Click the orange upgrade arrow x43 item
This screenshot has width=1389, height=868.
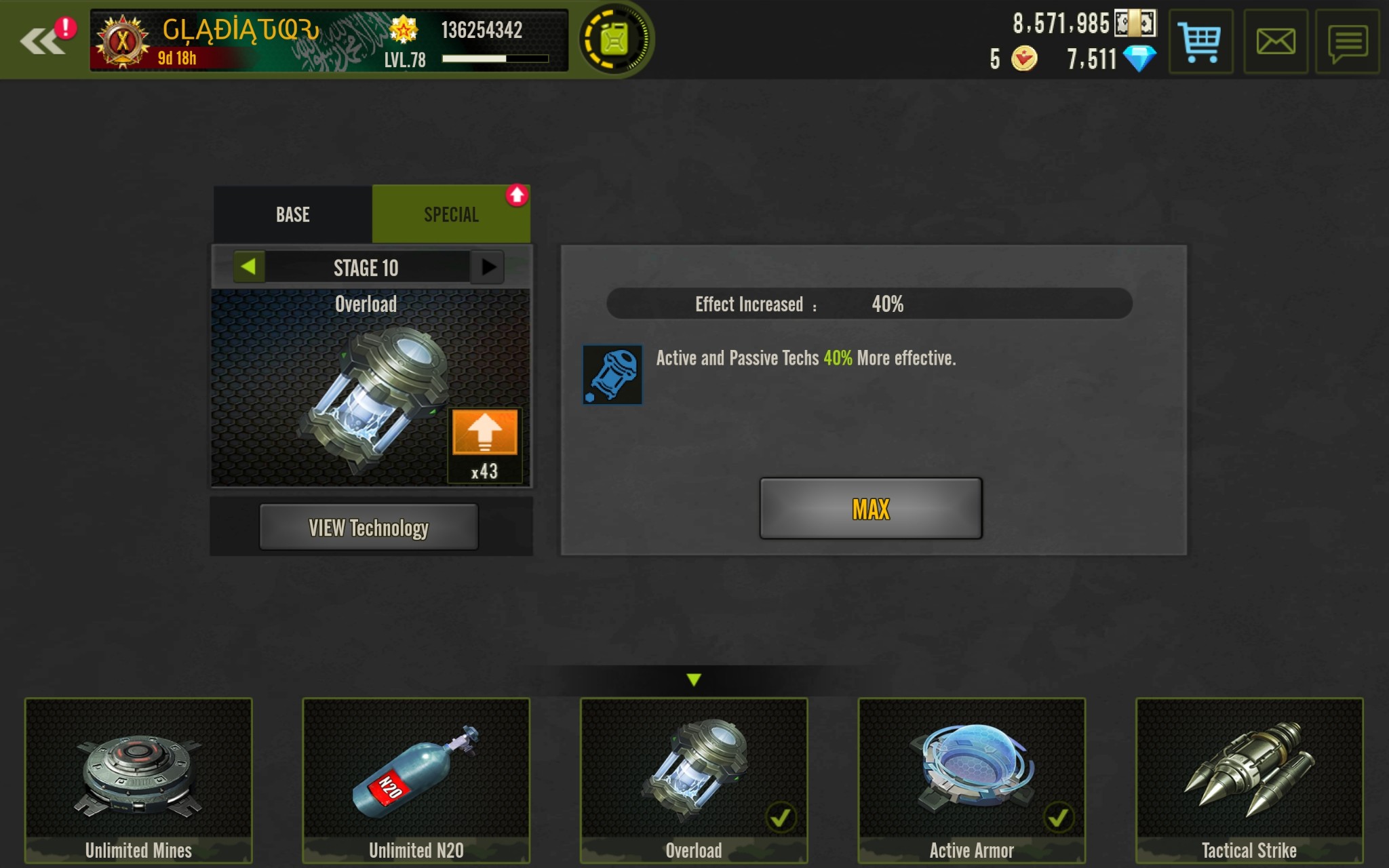(484, 433)
